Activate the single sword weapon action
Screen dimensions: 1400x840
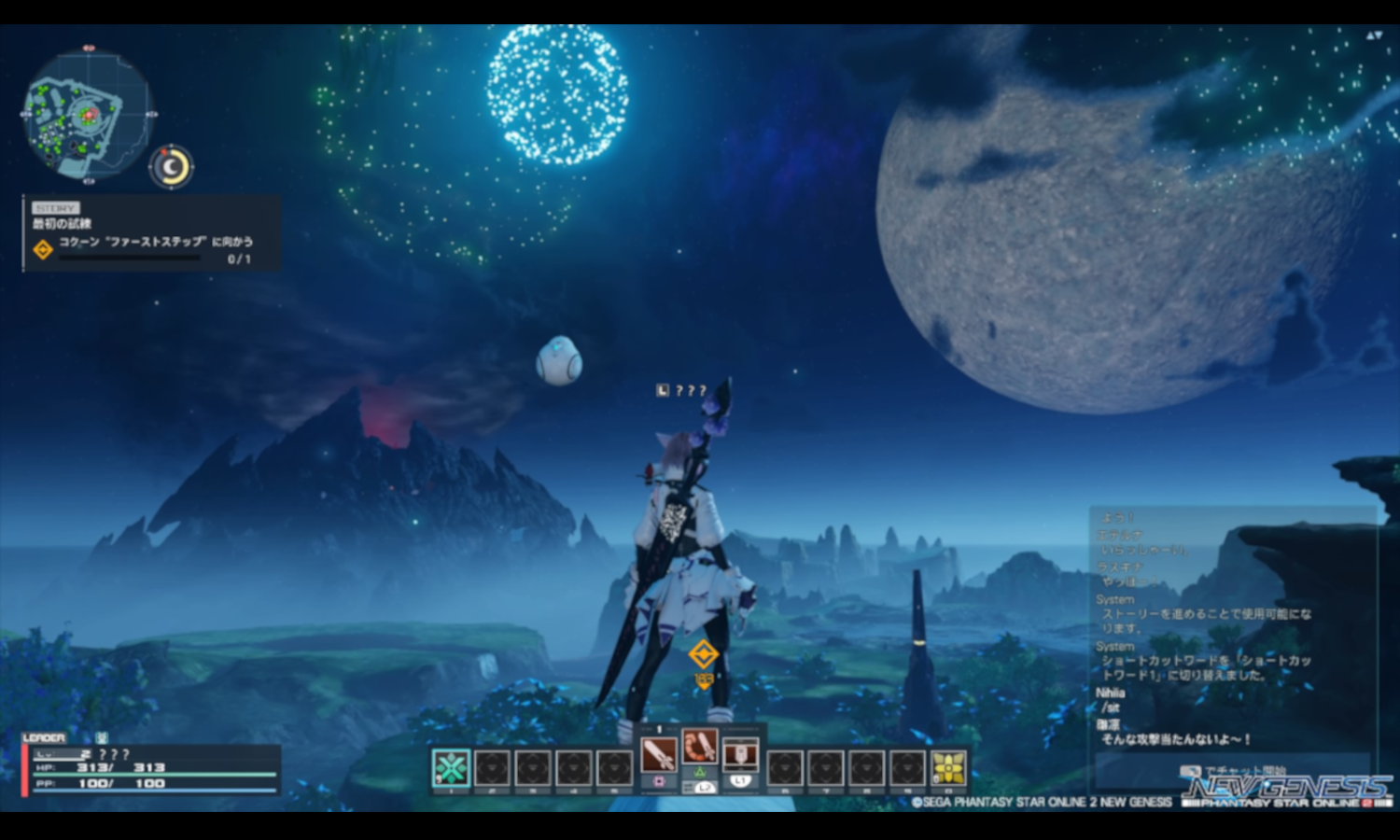(659, 753)
